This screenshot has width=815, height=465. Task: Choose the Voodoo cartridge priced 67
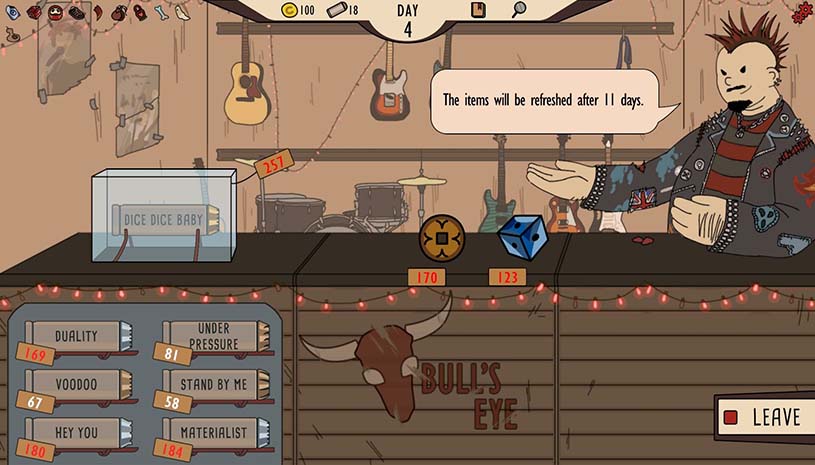pos(77,385)
